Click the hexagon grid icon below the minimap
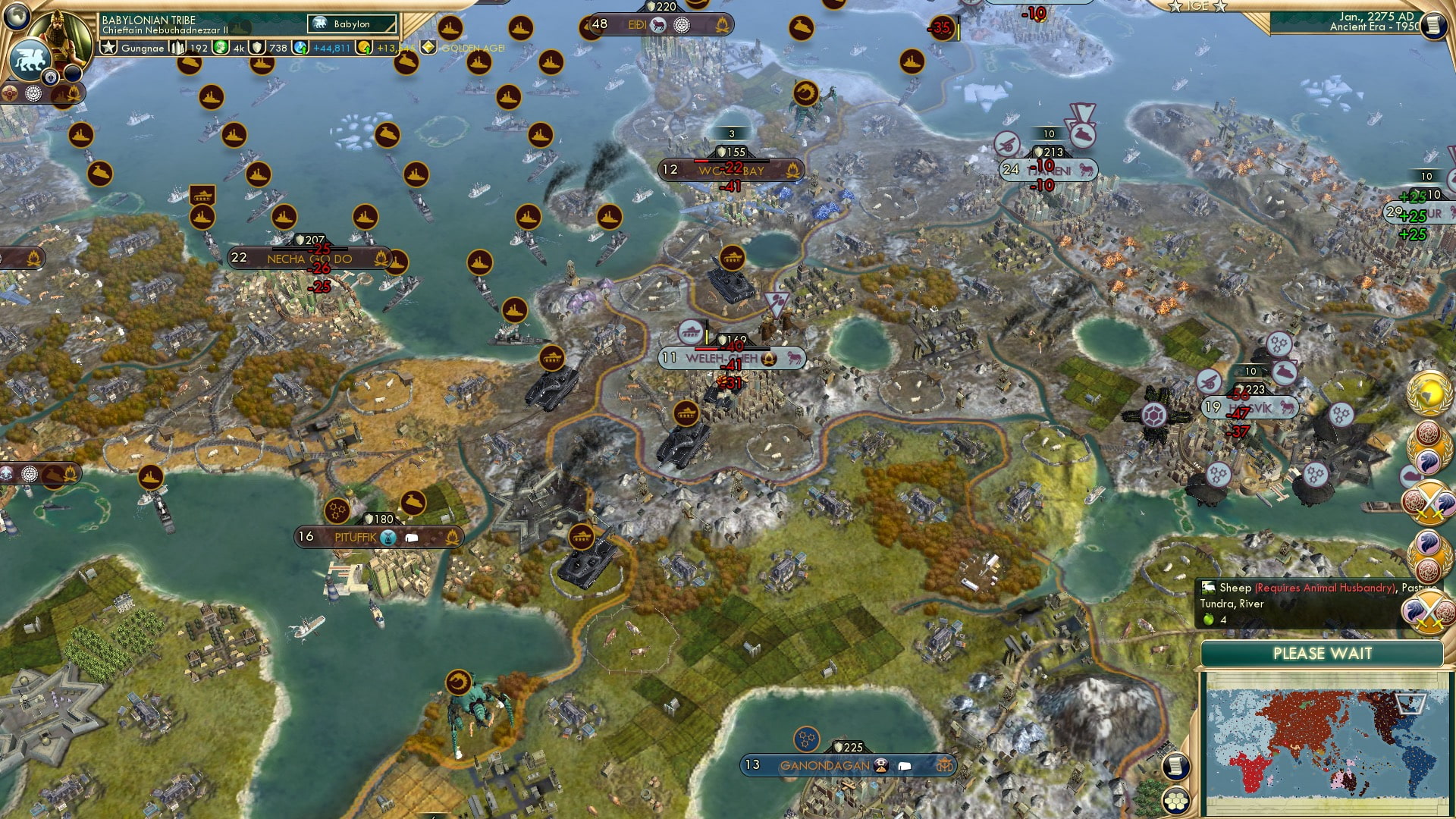 tap(1176, 801)
